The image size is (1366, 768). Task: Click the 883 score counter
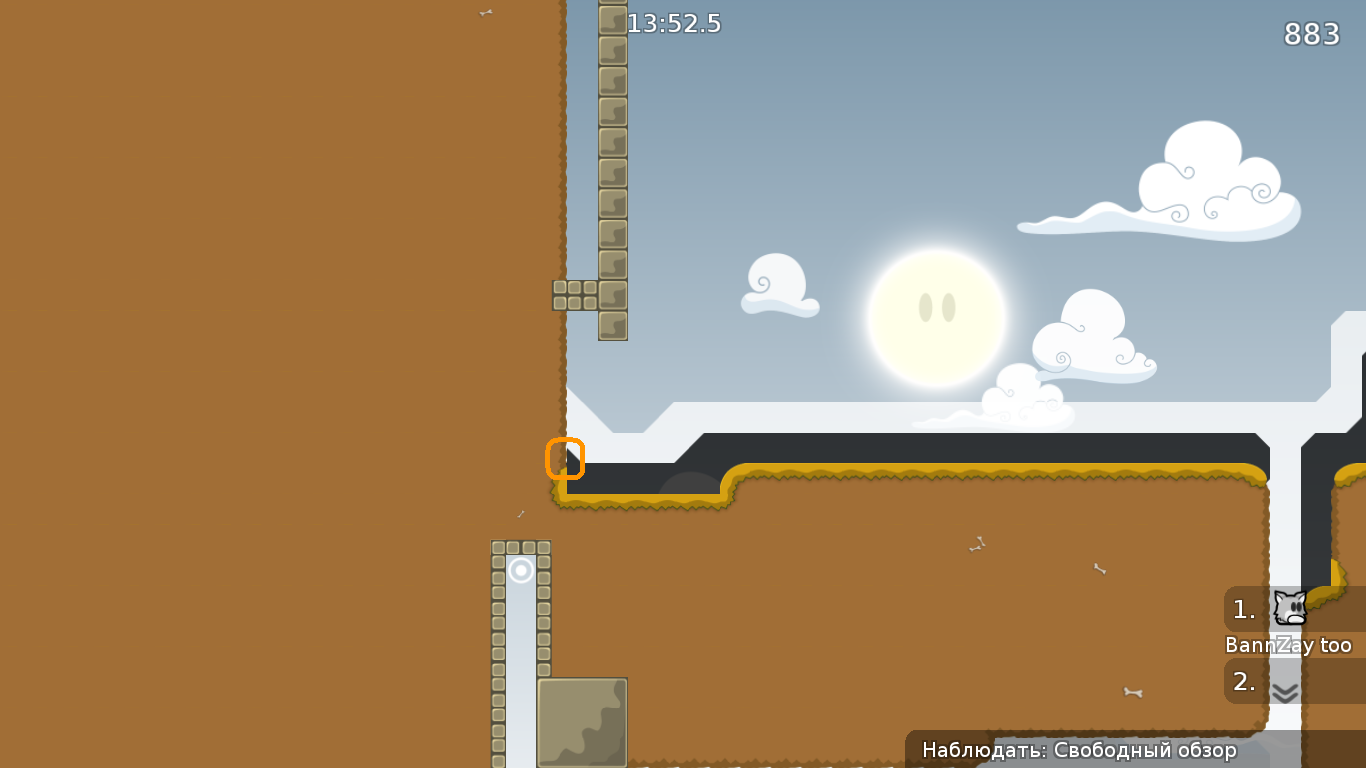coord(1312,33)
